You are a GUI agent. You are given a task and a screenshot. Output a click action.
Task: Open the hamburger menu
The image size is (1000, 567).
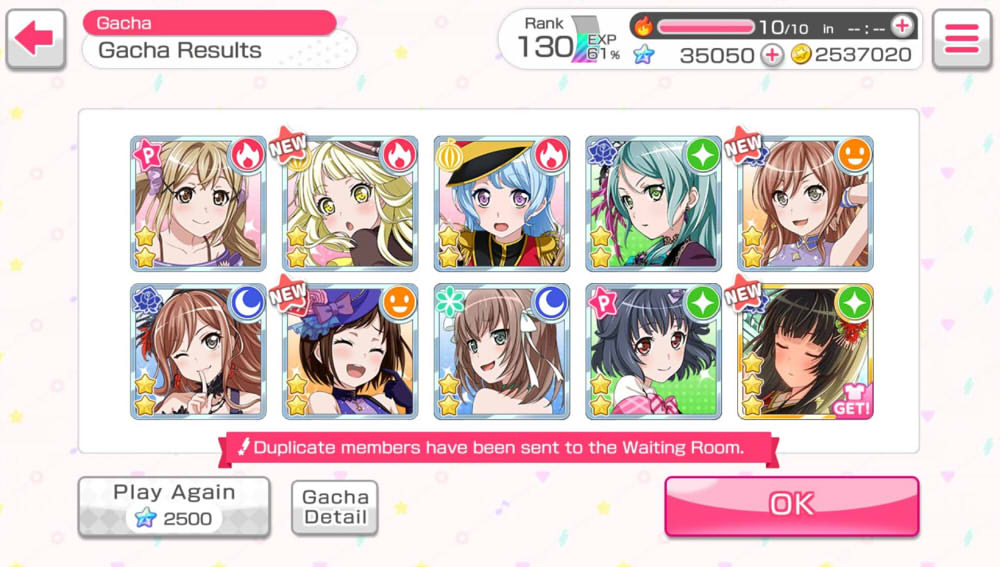[x=961, y=39]
